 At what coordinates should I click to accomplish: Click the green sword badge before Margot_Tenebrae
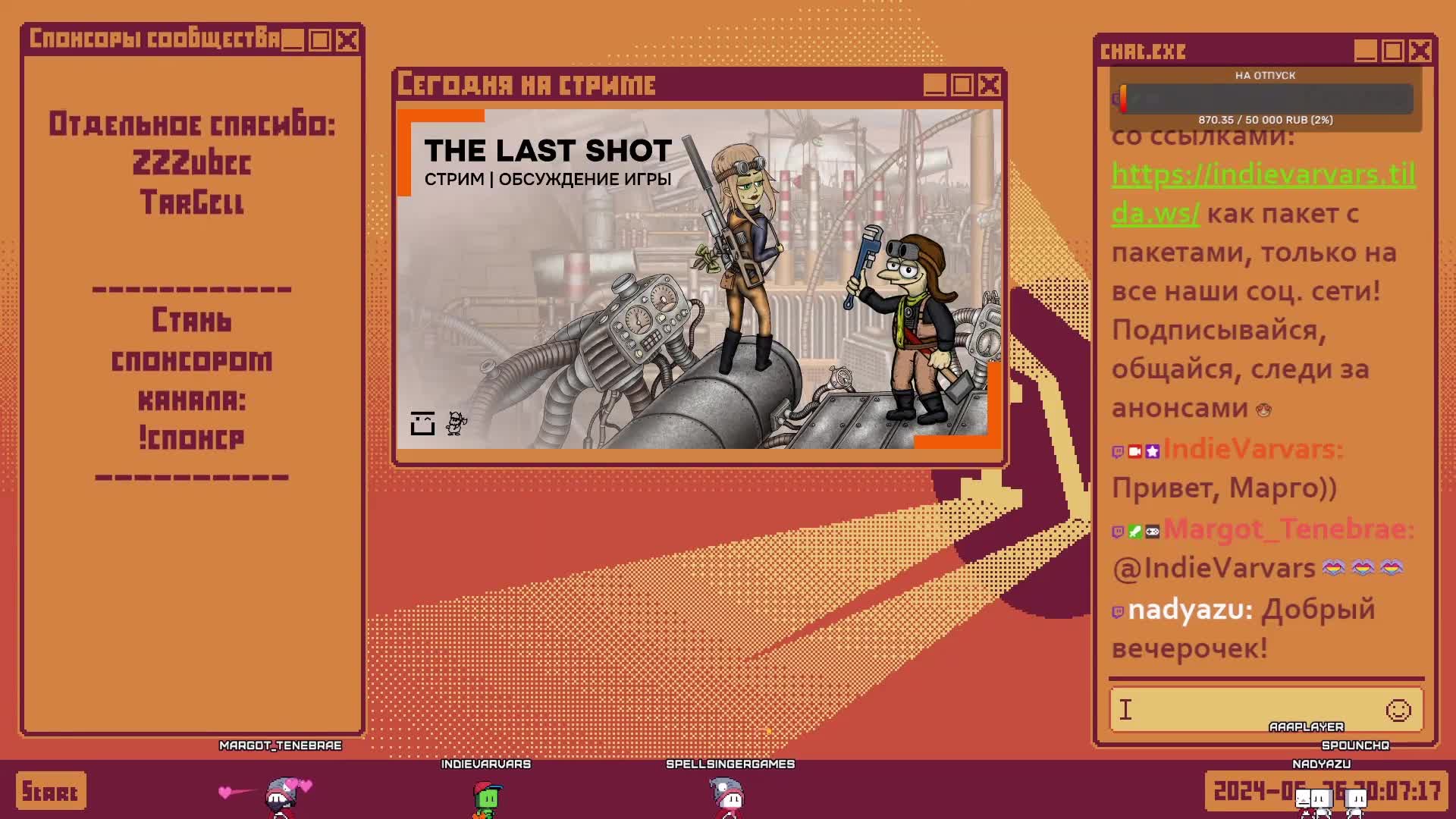click(x=1135, y=532)
